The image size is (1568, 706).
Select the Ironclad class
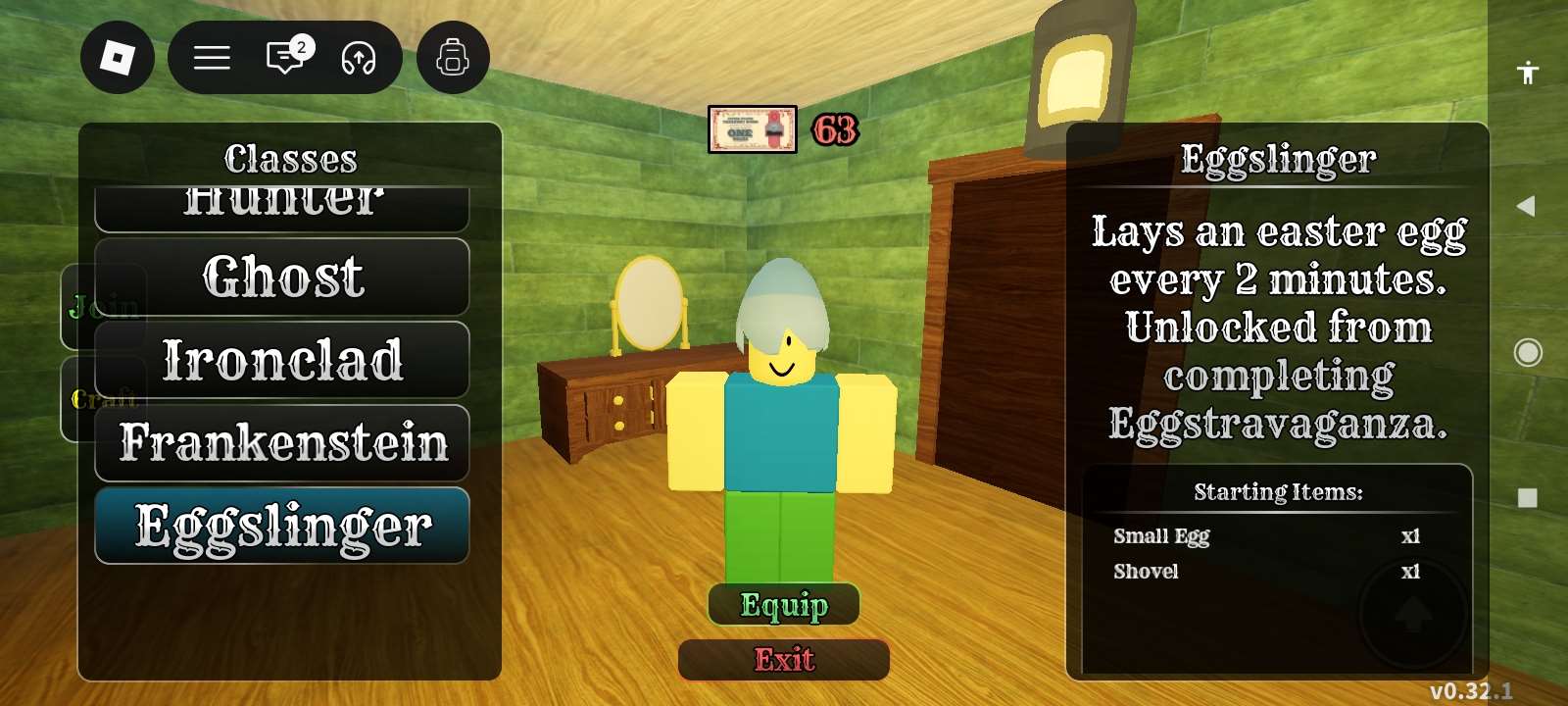tap(282, 361)
